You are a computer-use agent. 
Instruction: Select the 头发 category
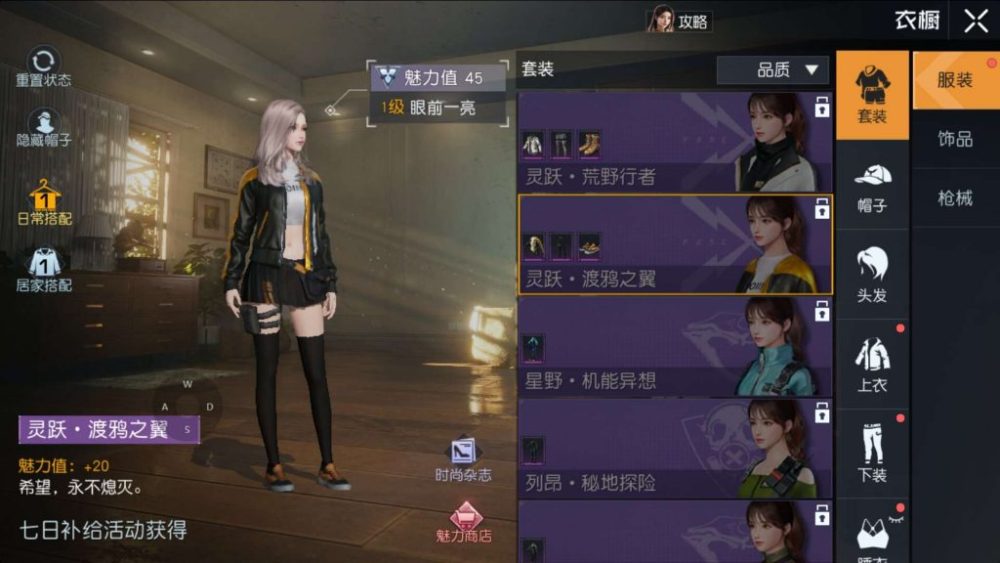[x=872, y=275]
